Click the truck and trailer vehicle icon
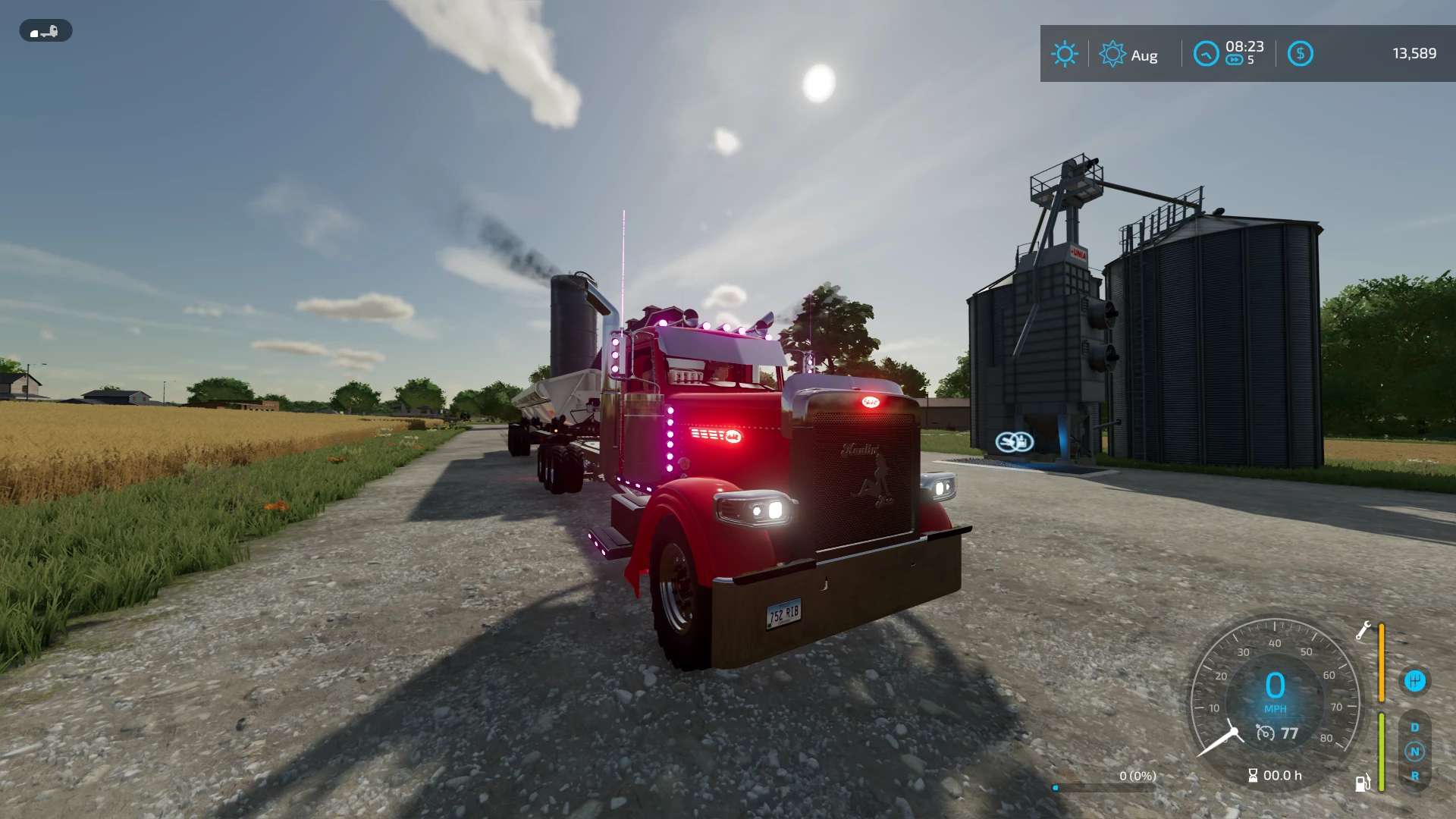Screen dimensions: 1456x819 coord(45,31)
